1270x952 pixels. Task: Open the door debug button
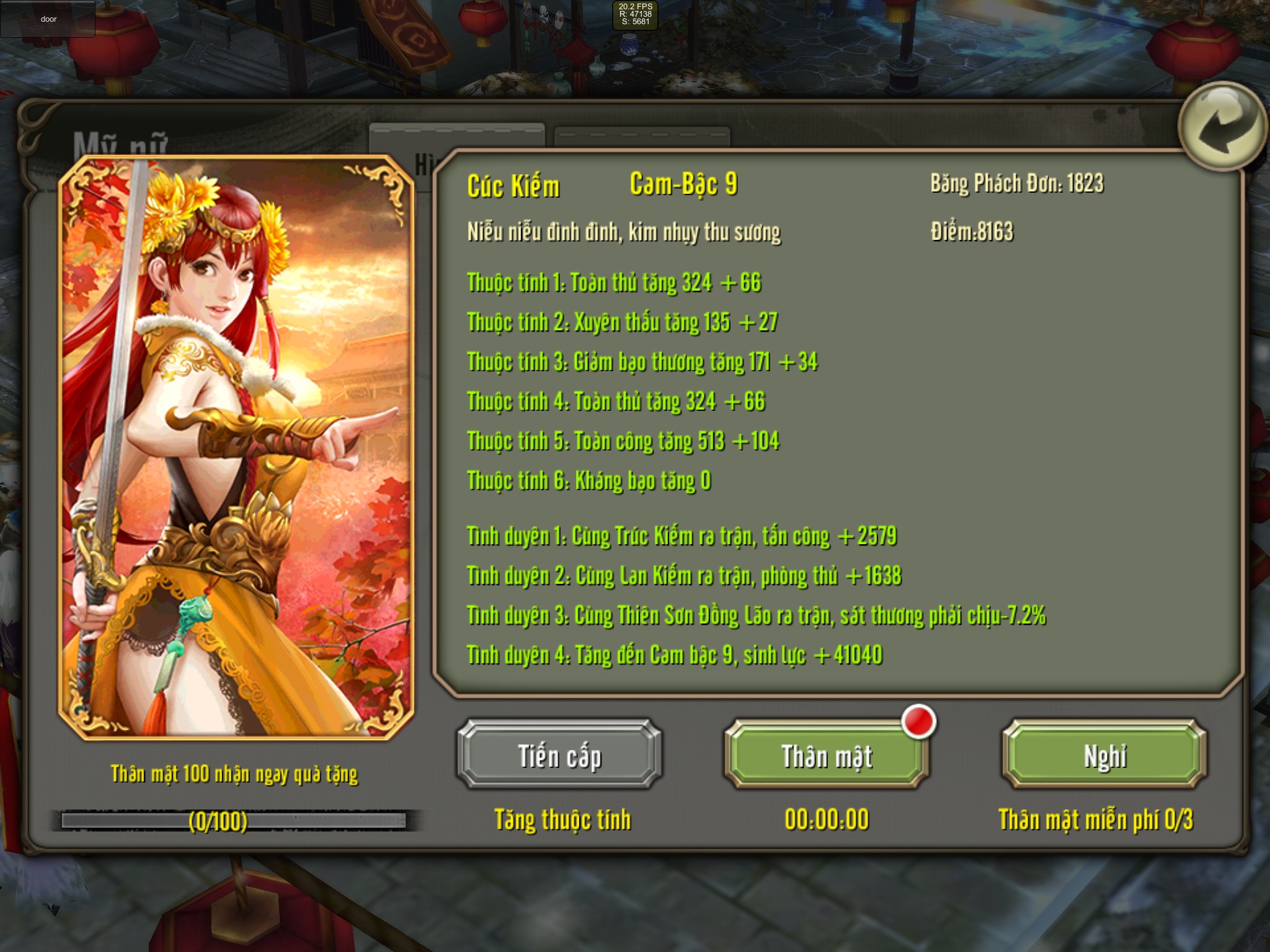click(48, 19)
